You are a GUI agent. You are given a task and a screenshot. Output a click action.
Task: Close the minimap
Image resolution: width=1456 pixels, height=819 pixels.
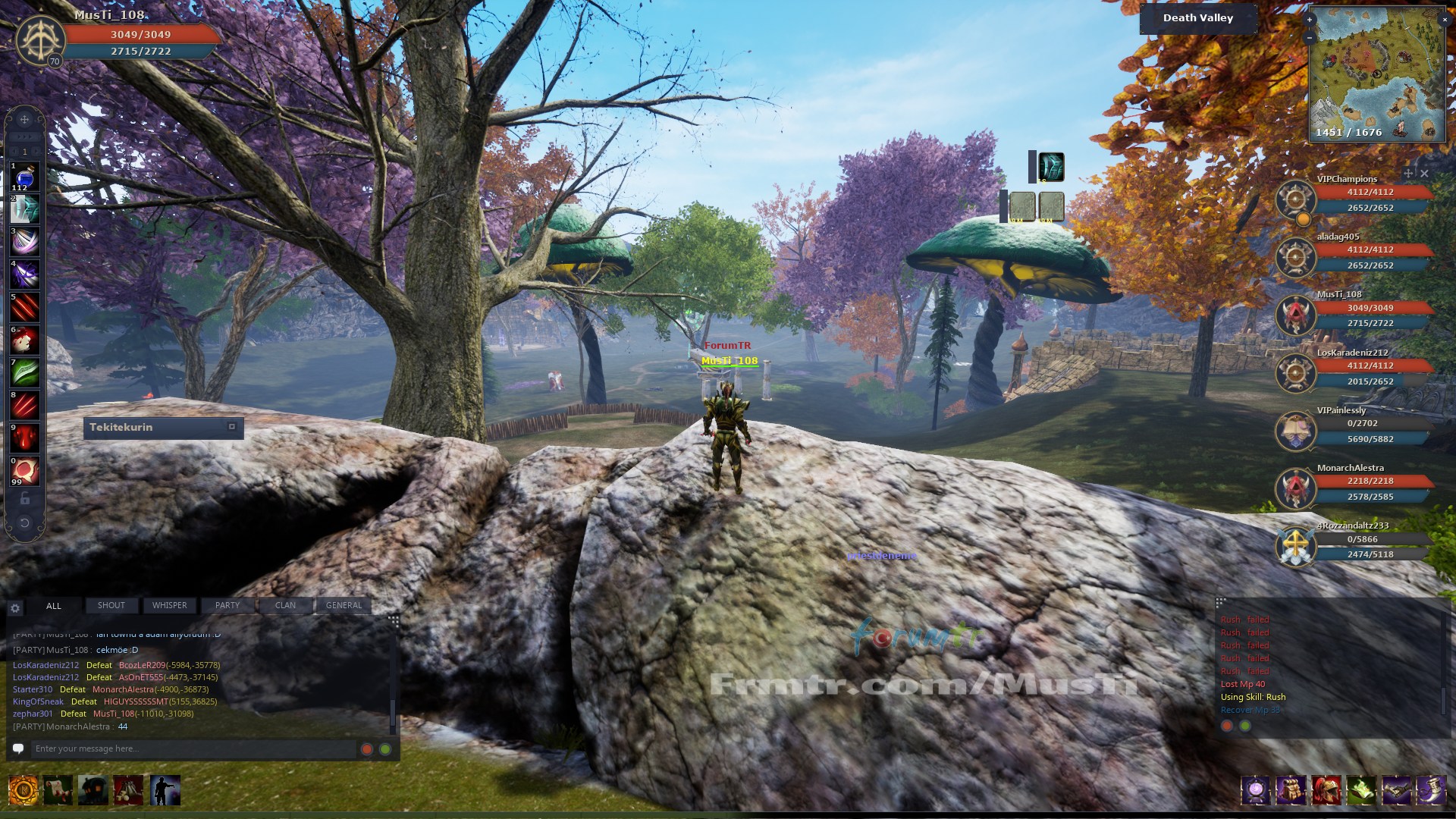[x=1444, y=20]
